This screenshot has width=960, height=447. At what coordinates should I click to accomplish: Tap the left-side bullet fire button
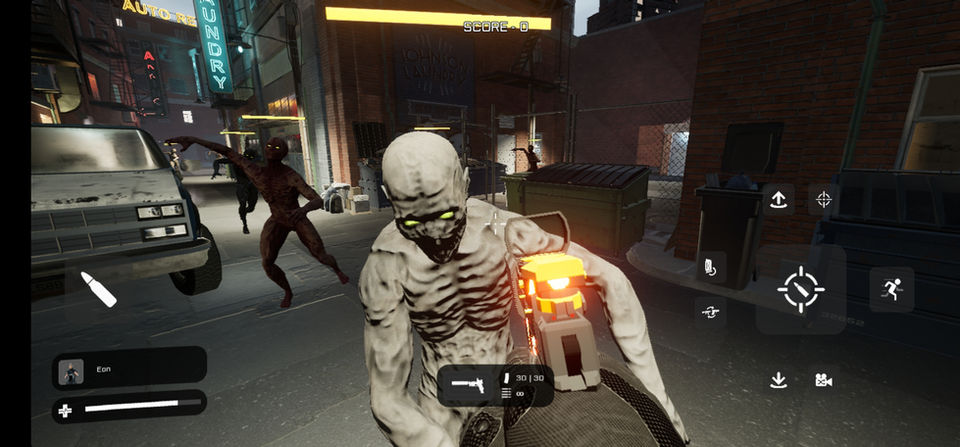98,289
